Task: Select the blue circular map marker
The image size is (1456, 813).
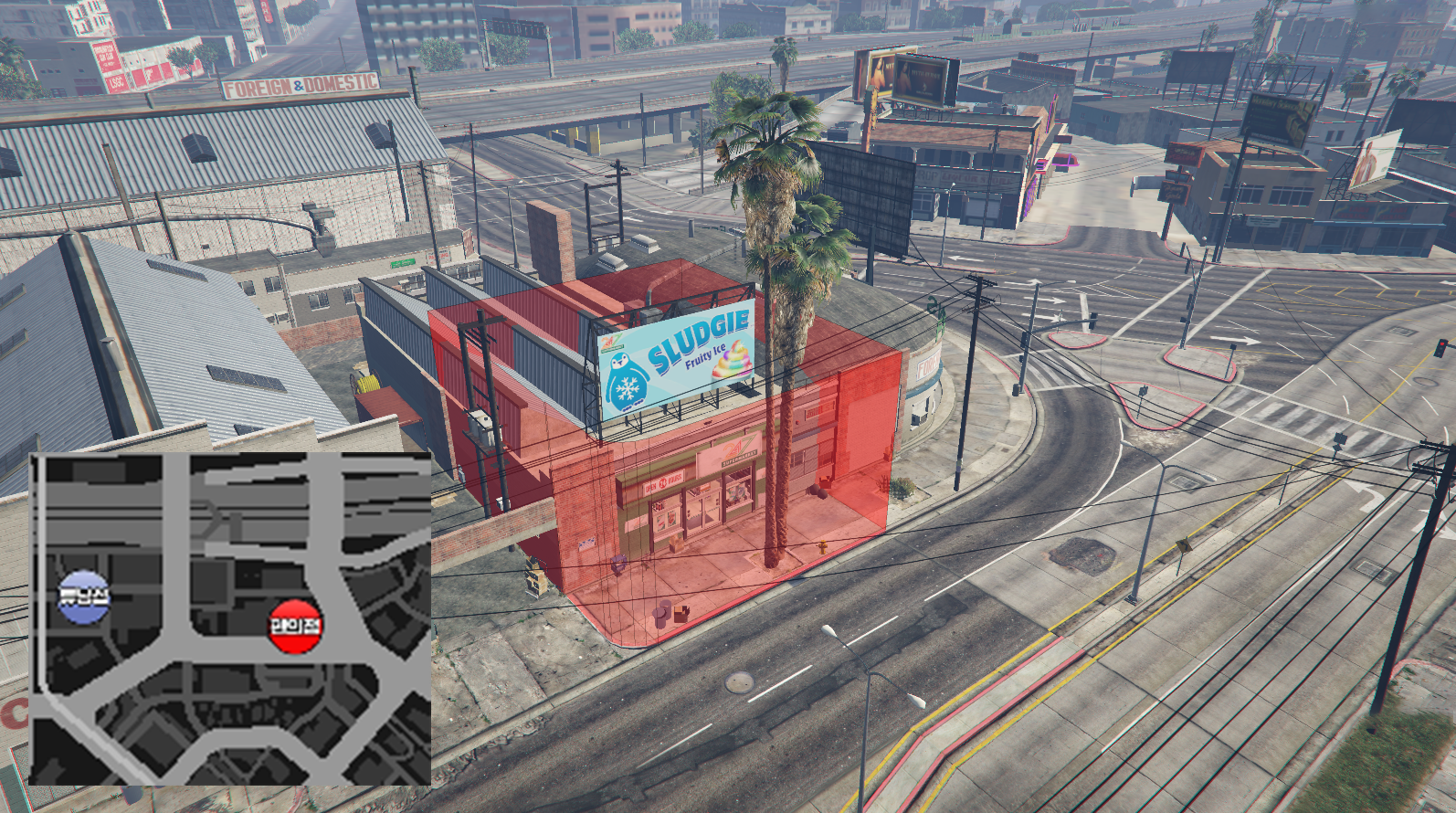Action: pyautogui.click(x=83, y=597)
